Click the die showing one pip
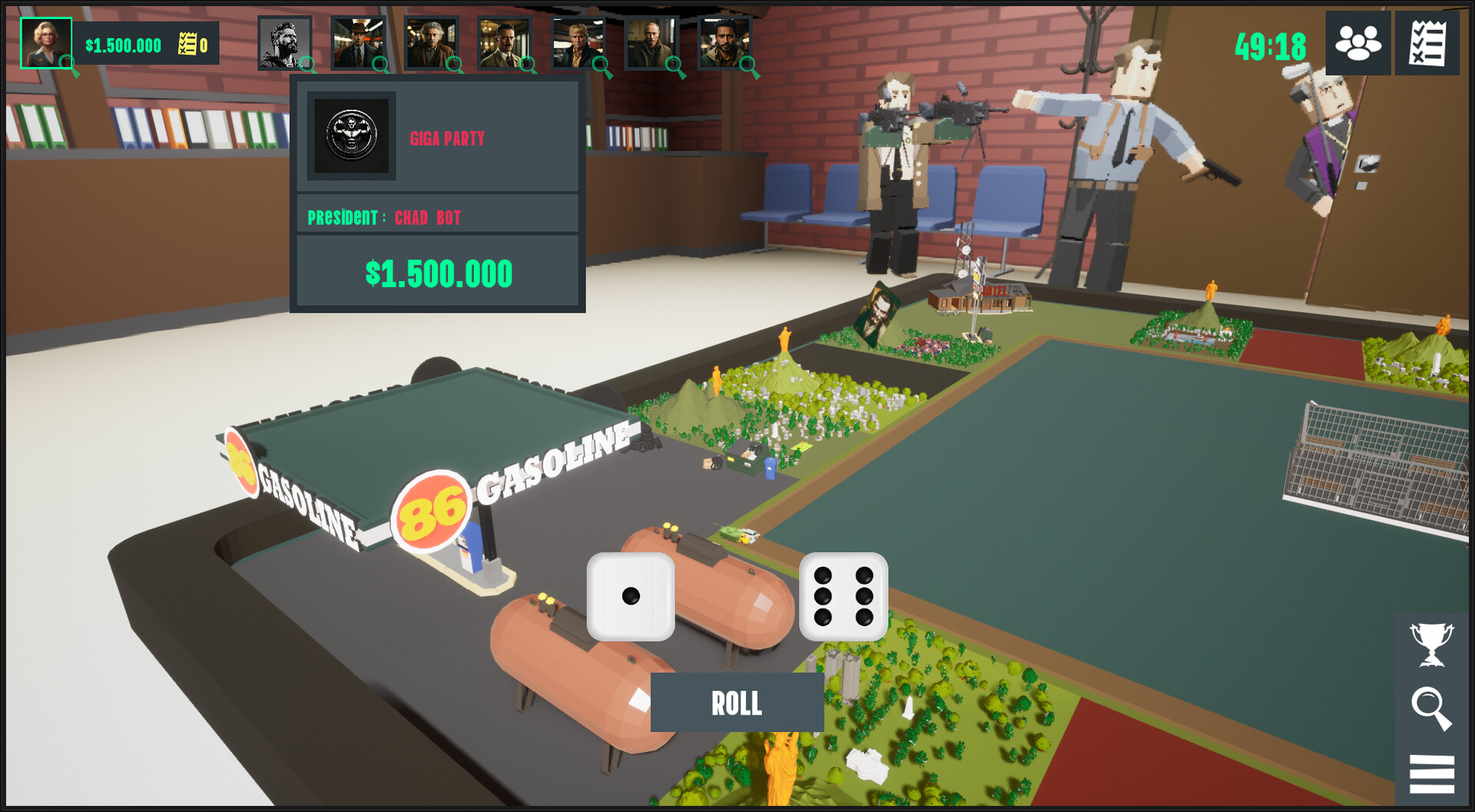 tap(631, 598)
